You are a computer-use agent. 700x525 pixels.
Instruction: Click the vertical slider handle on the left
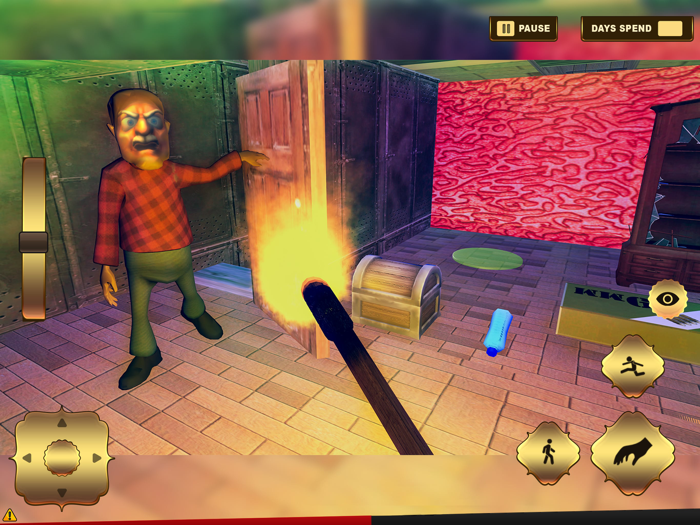point(34,242)
